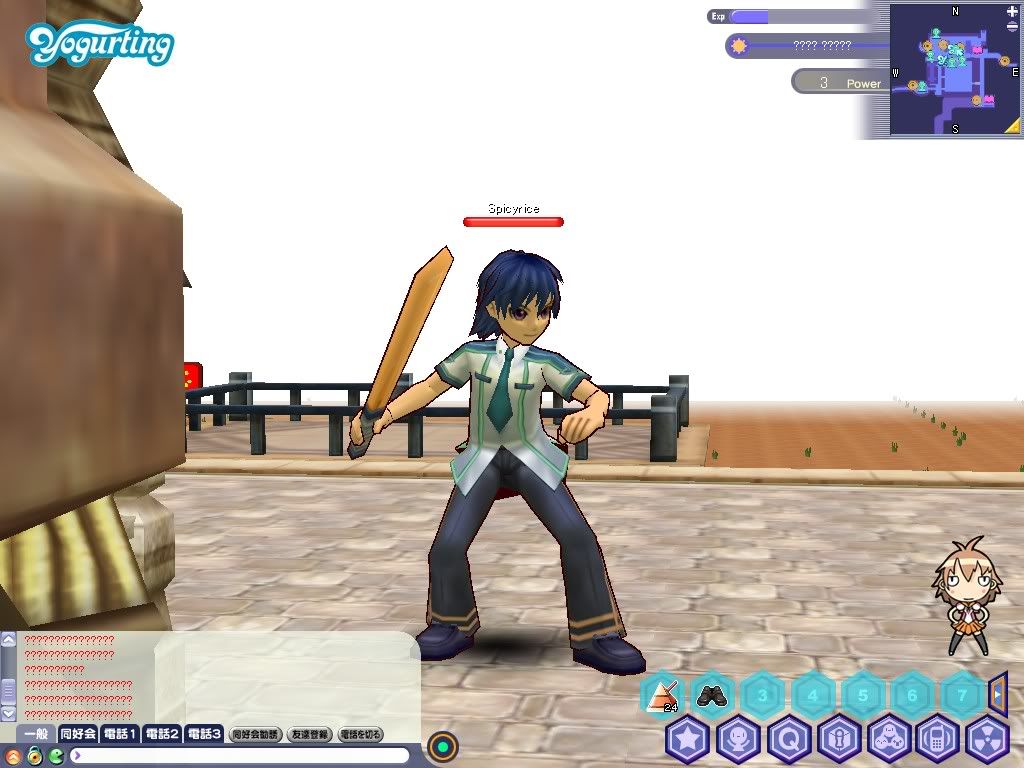Open the 電話3 chat tab

204,734
